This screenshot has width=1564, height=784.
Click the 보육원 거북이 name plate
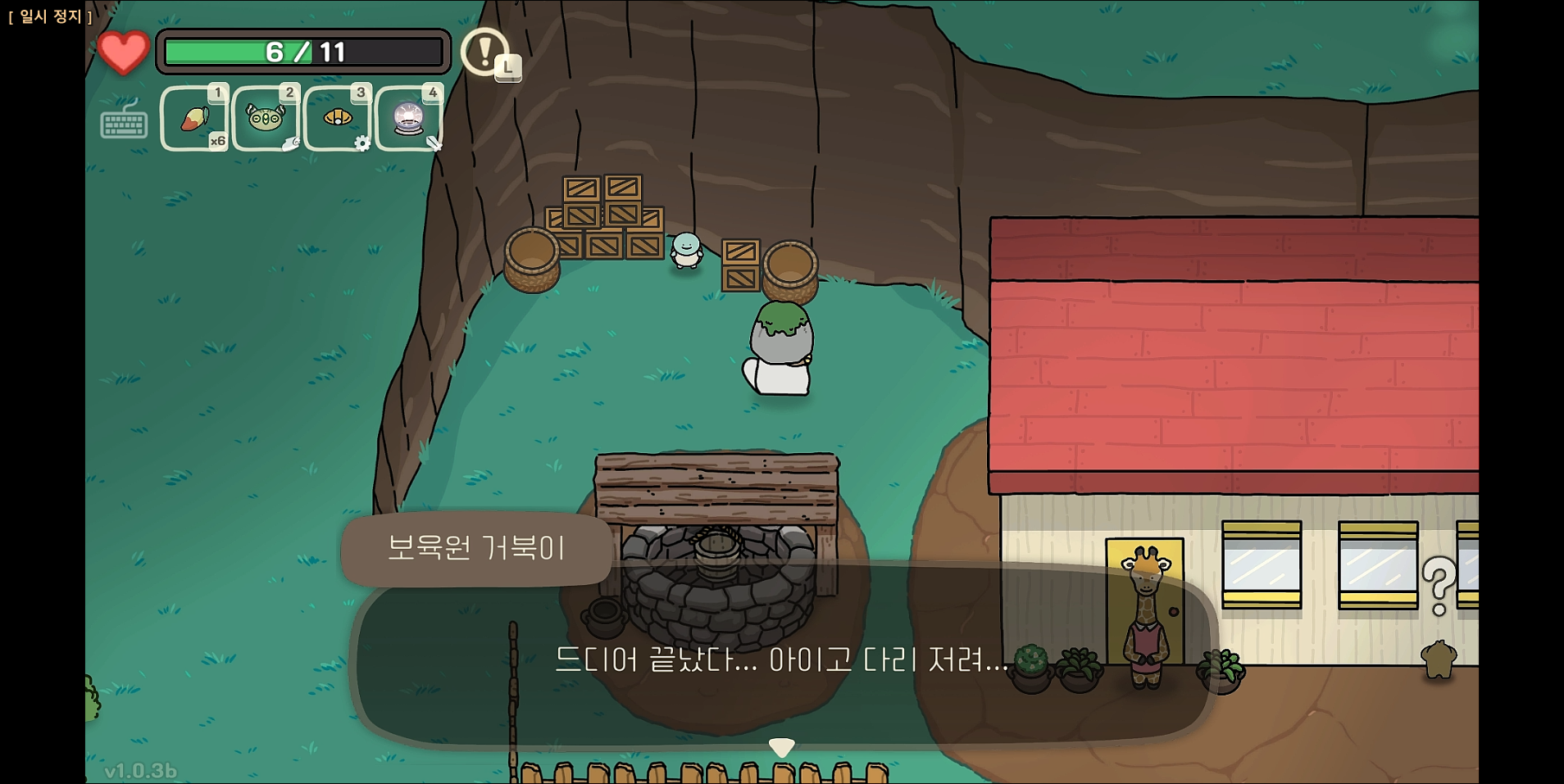coord(476,550)
